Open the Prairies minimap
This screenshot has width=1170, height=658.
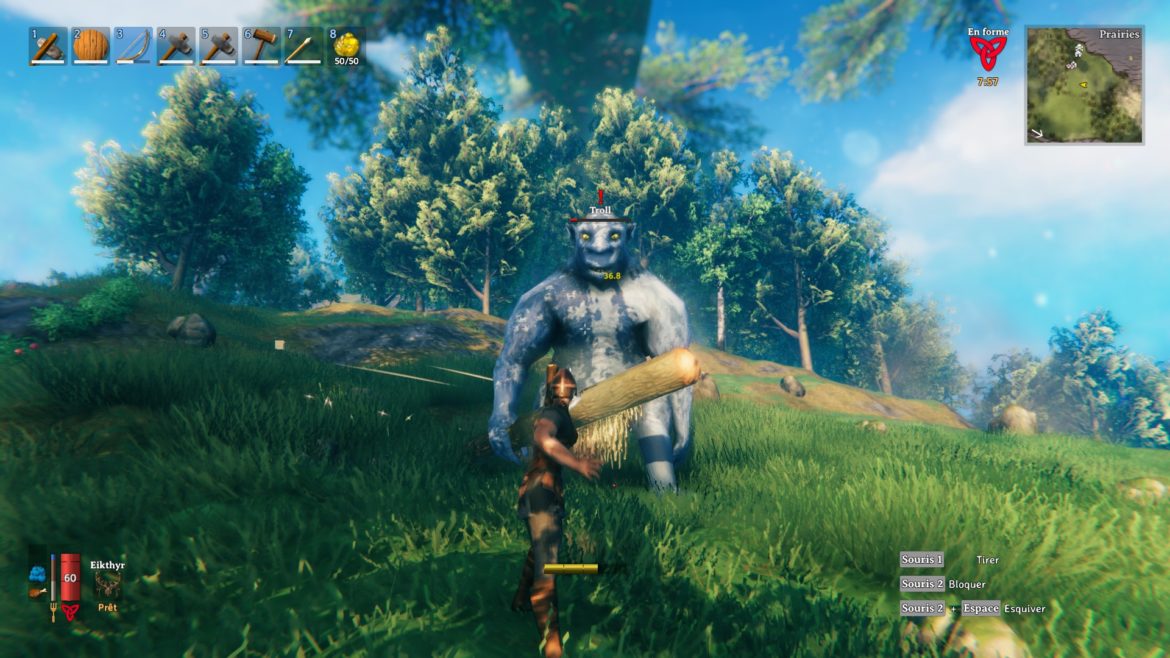tap(1084, 85)
